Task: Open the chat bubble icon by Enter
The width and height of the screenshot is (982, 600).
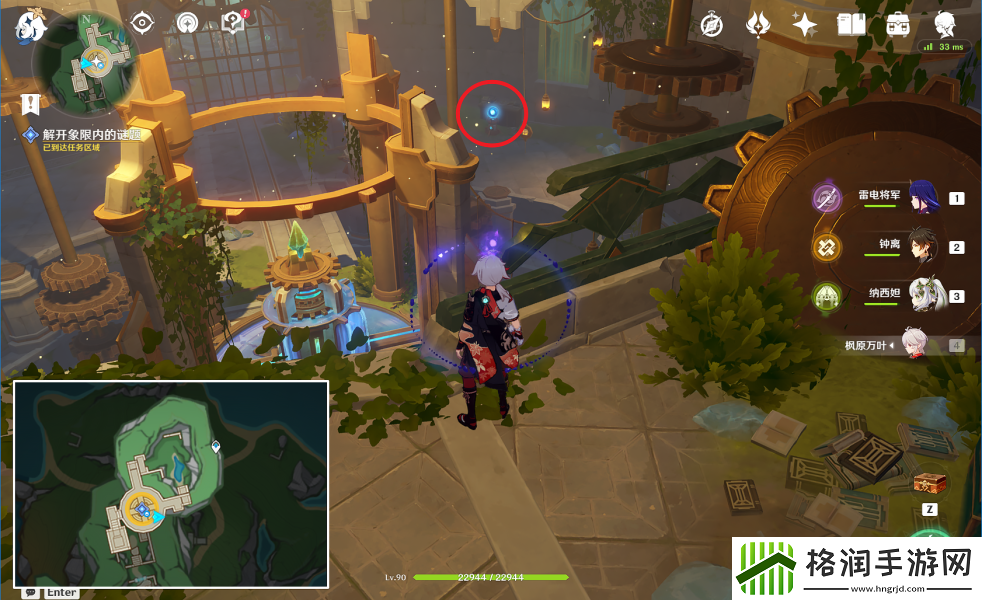Action: pyautogui.click(x=30, y=592)
